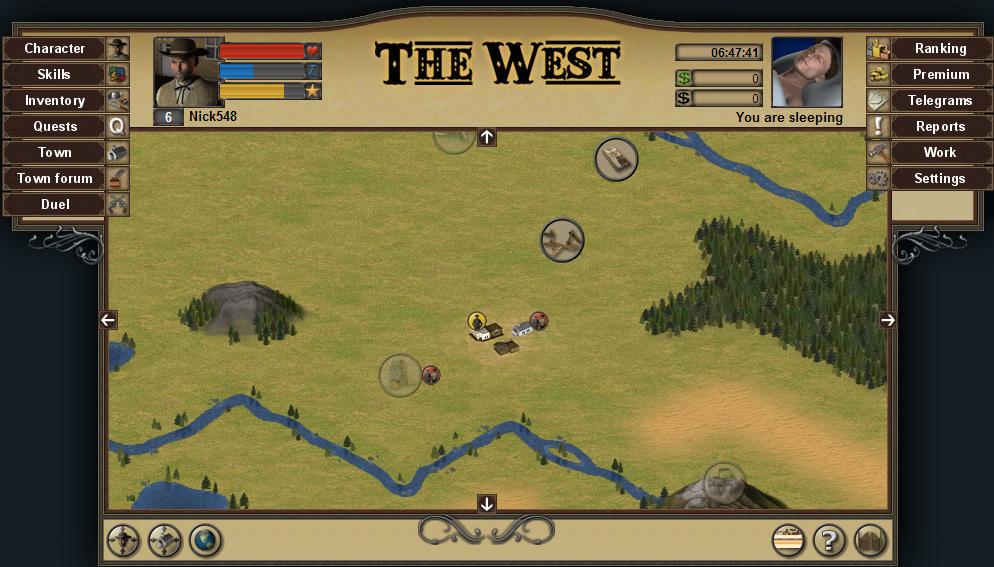Open the Skills menu

(55, 74)
